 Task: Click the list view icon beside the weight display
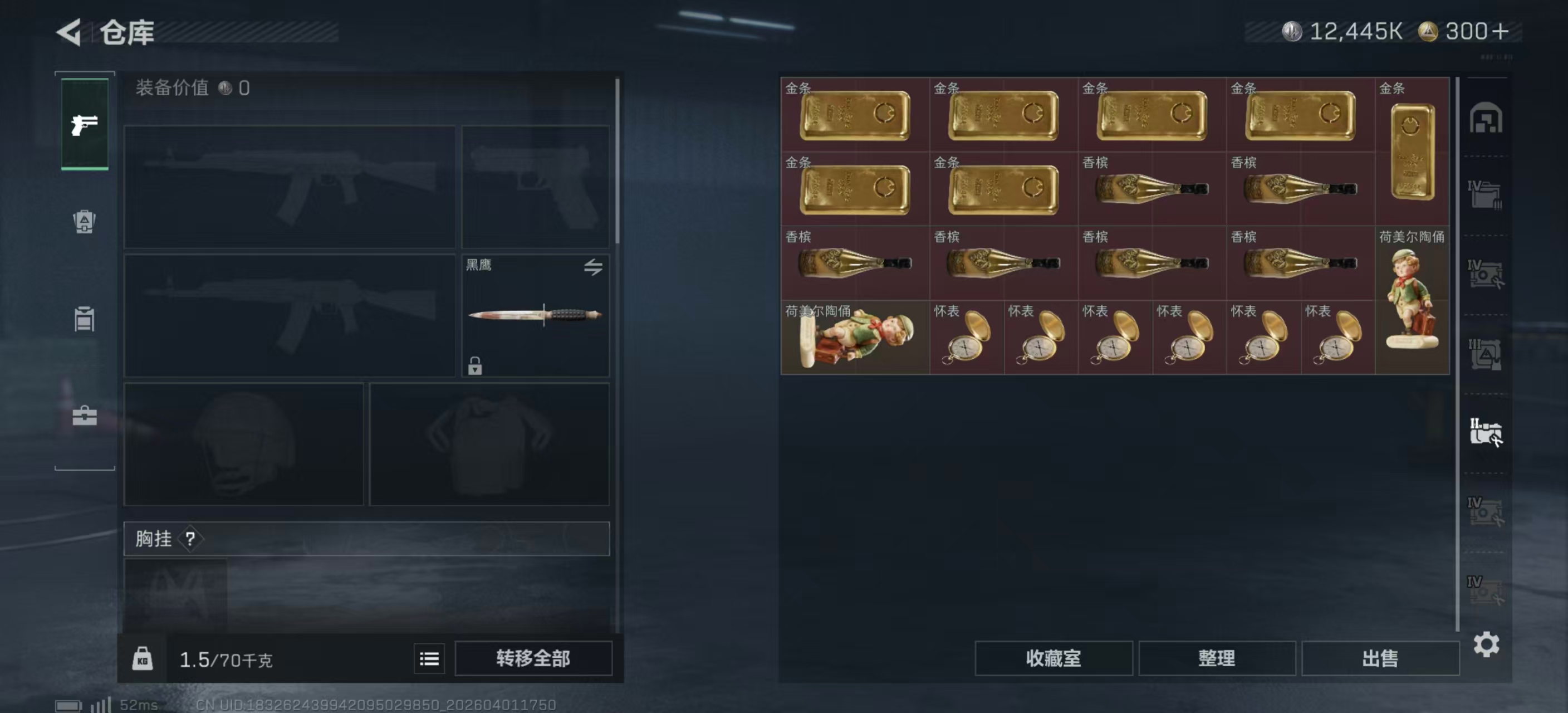(429, 658)
